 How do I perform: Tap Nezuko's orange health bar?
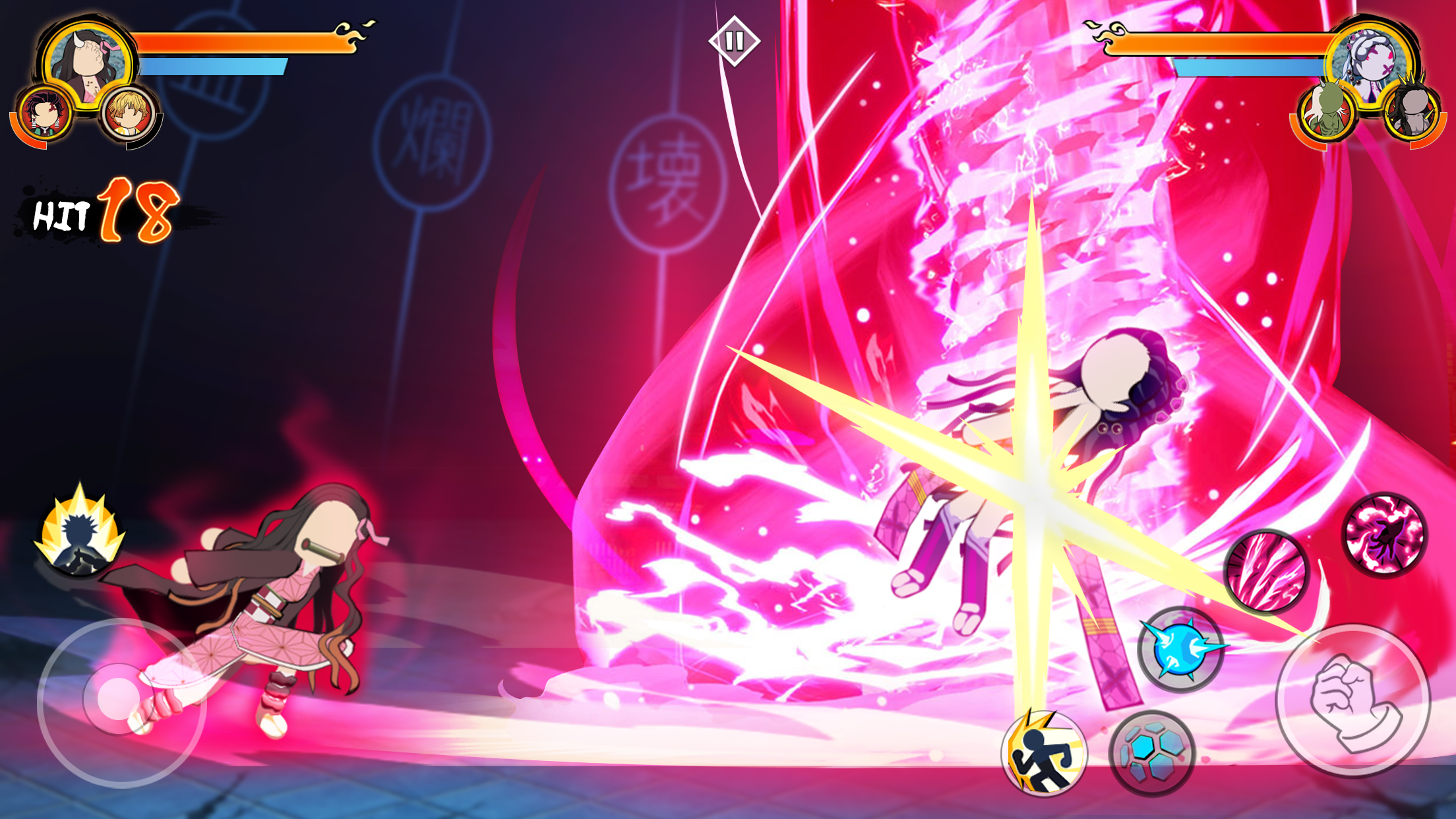click(241, 43)
